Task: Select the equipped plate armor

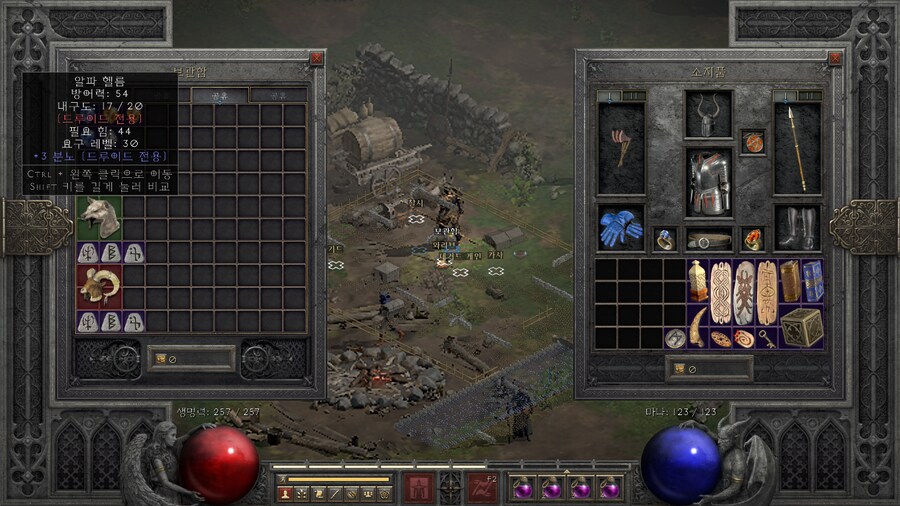Action: tap(708, 182)
